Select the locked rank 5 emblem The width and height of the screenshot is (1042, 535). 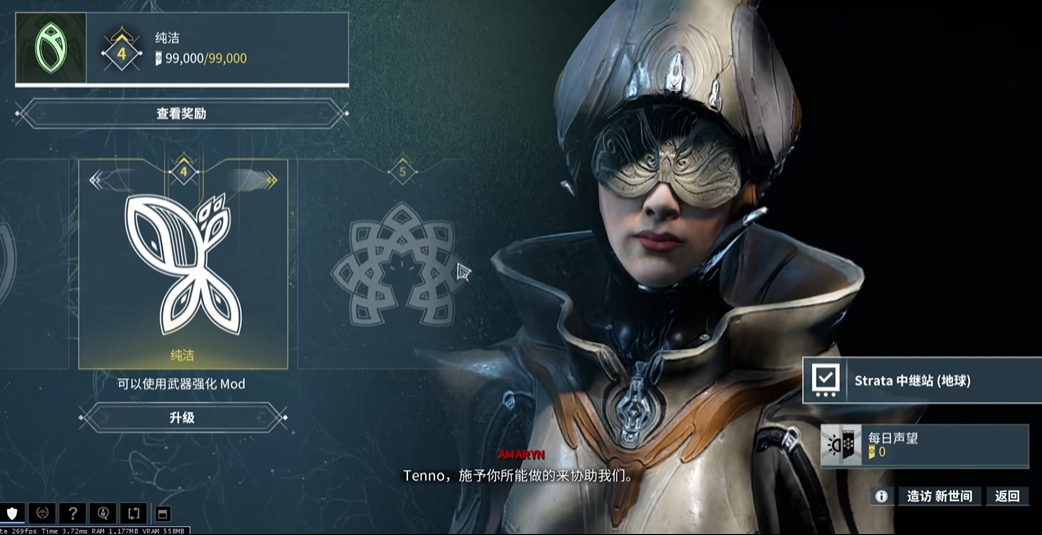(401, 262)
